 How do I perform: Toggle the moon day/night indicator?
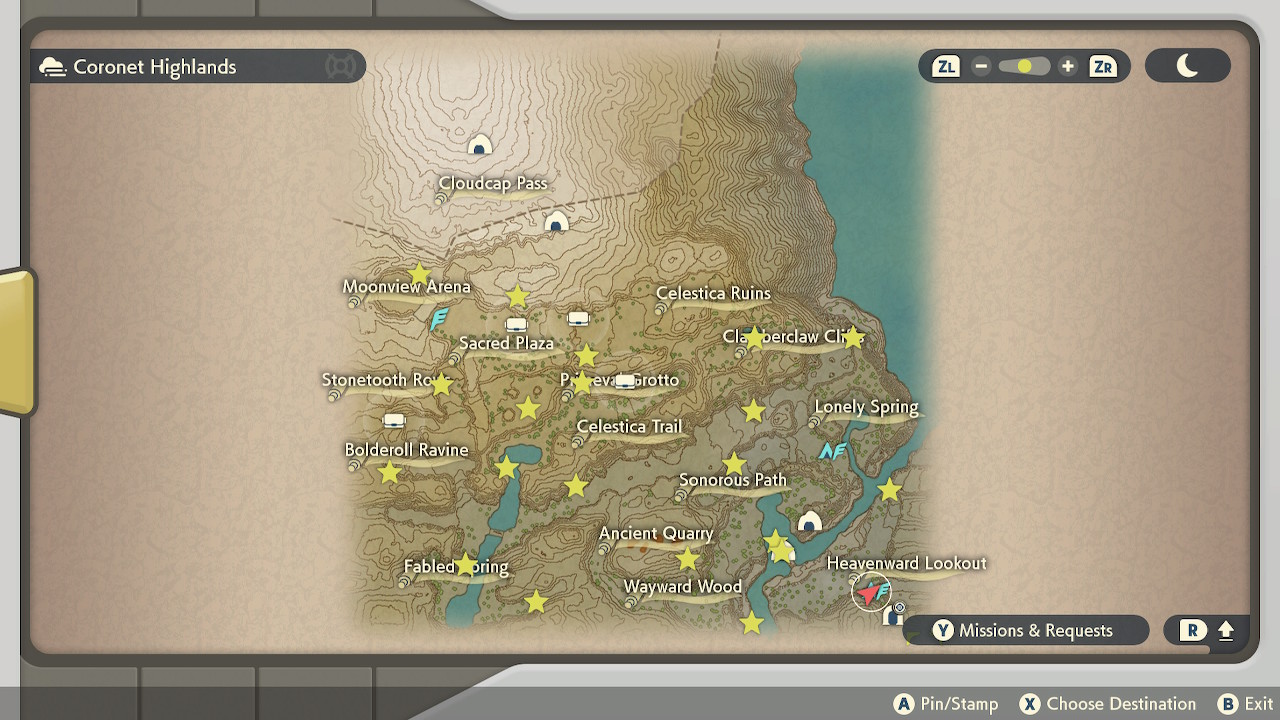(x=1188, y=65)
